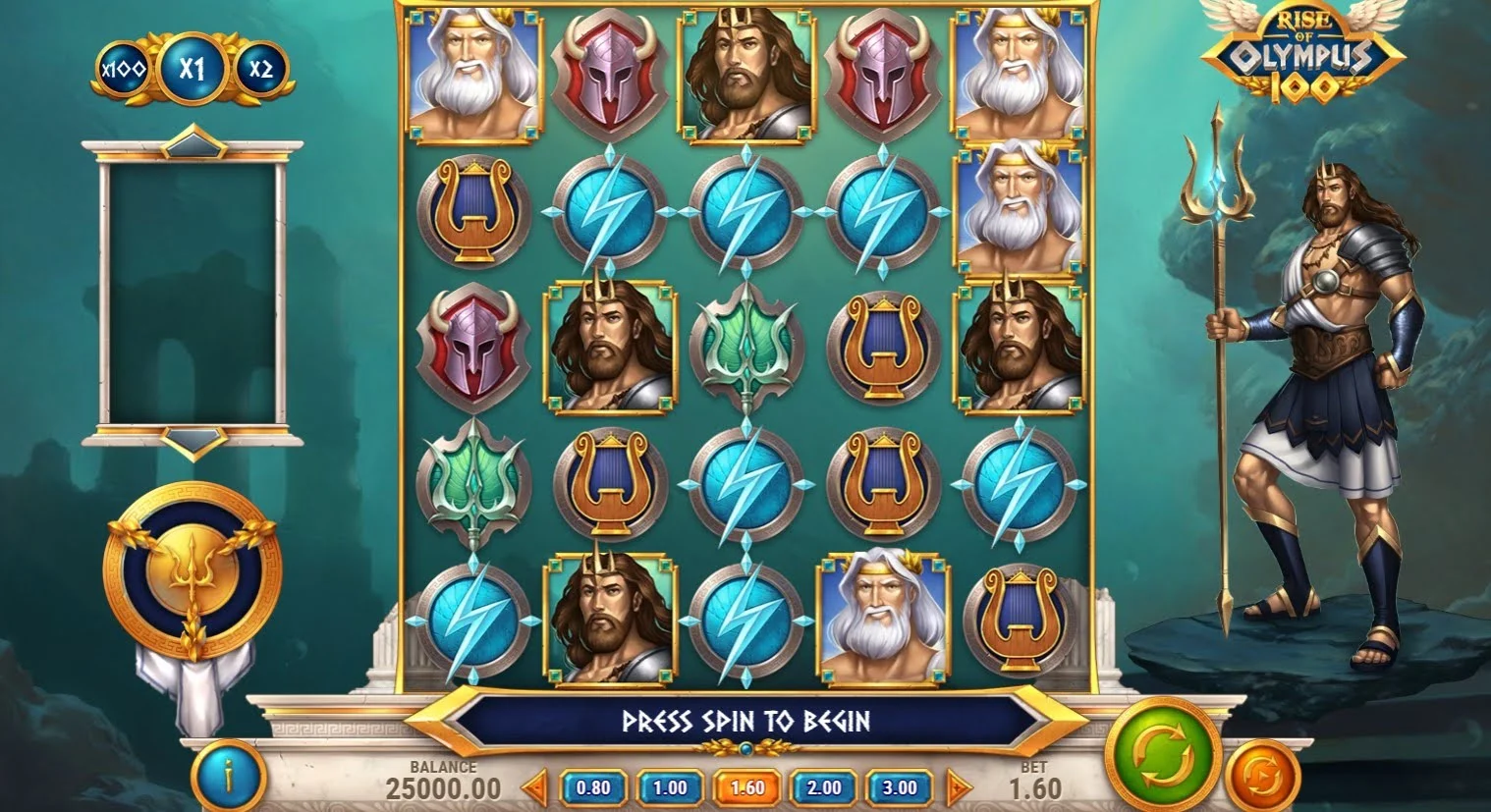Pick the 3.00 bet value
This screenshot has height=812, width=1491.
(900, 787)
